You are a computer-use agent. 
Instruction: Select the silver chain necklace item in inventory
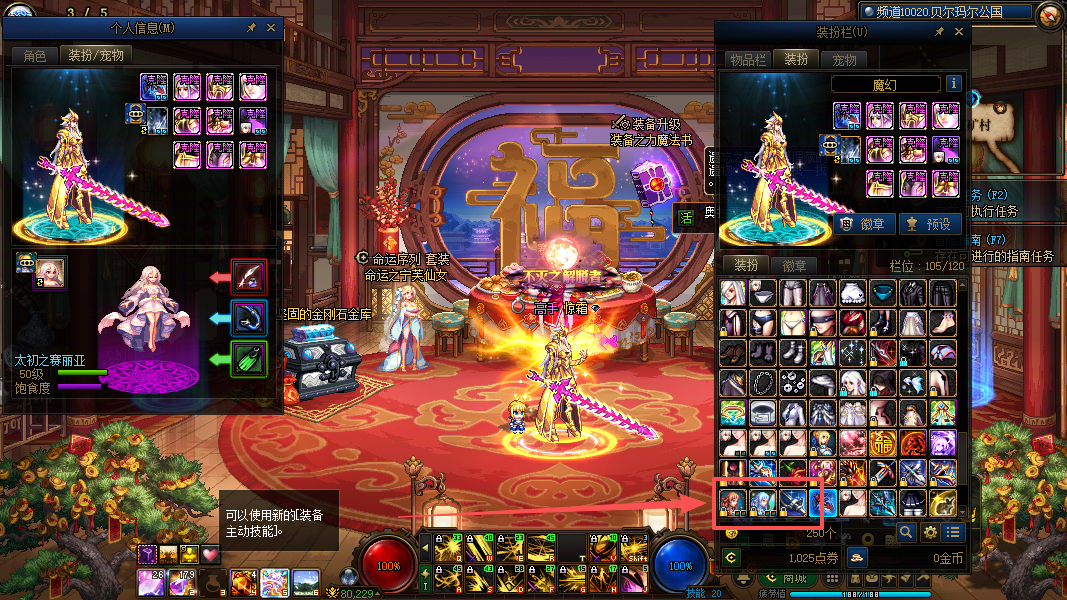coord(763,381)
